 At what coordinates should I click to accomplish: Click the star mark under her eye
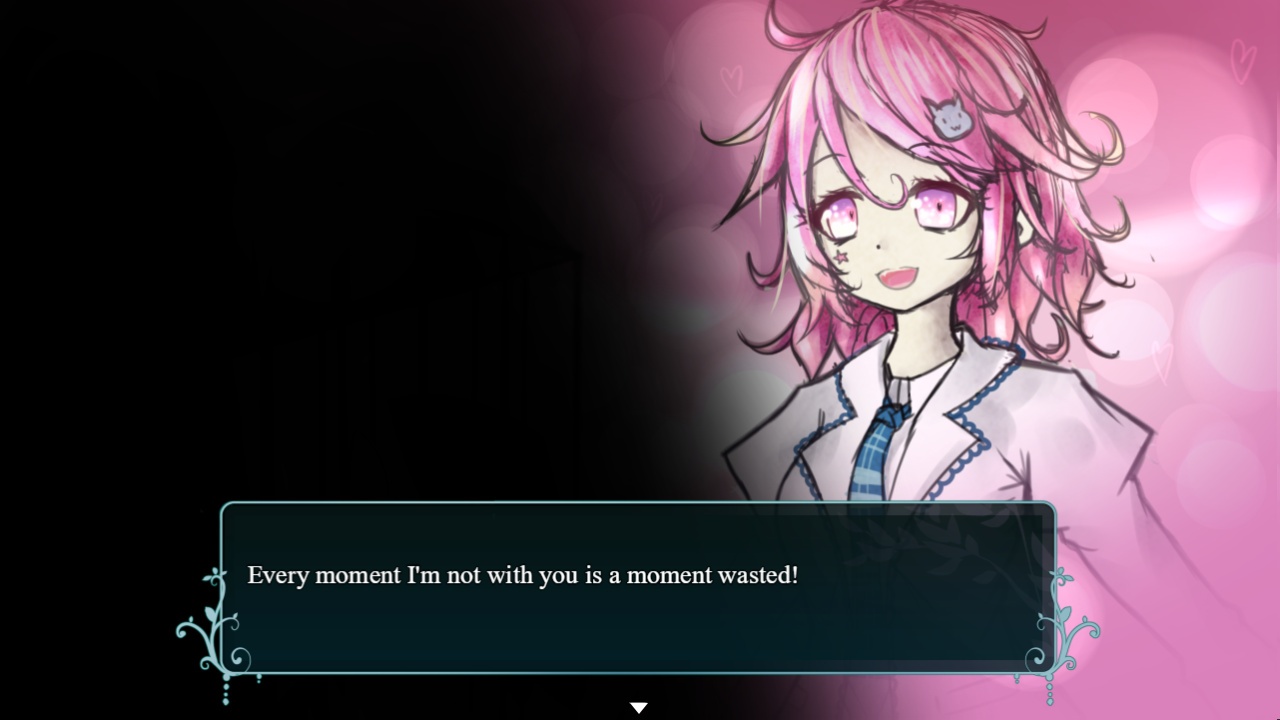pos(843,259)
